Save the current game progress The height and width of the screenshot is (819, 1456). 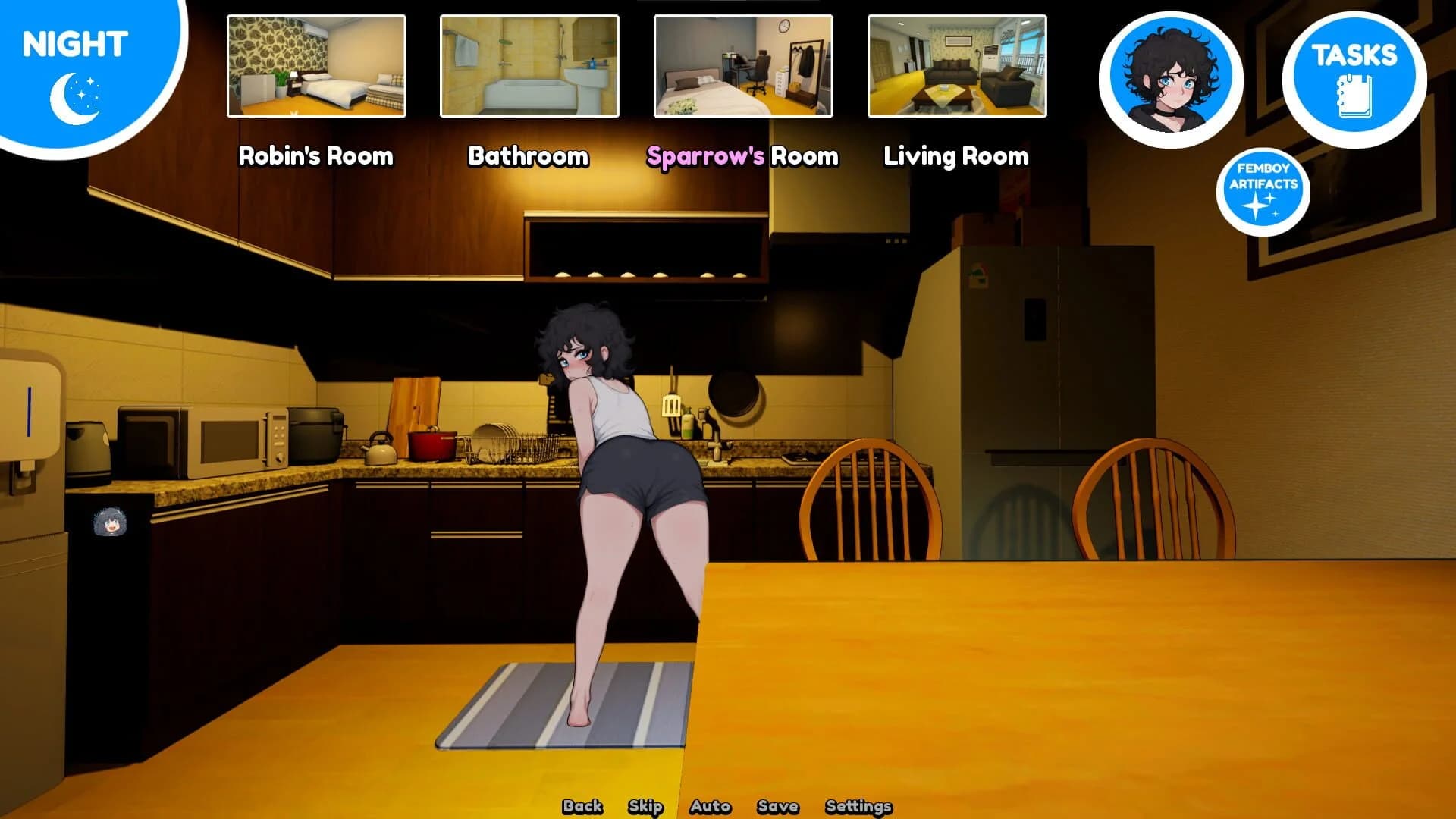(778, 806)
